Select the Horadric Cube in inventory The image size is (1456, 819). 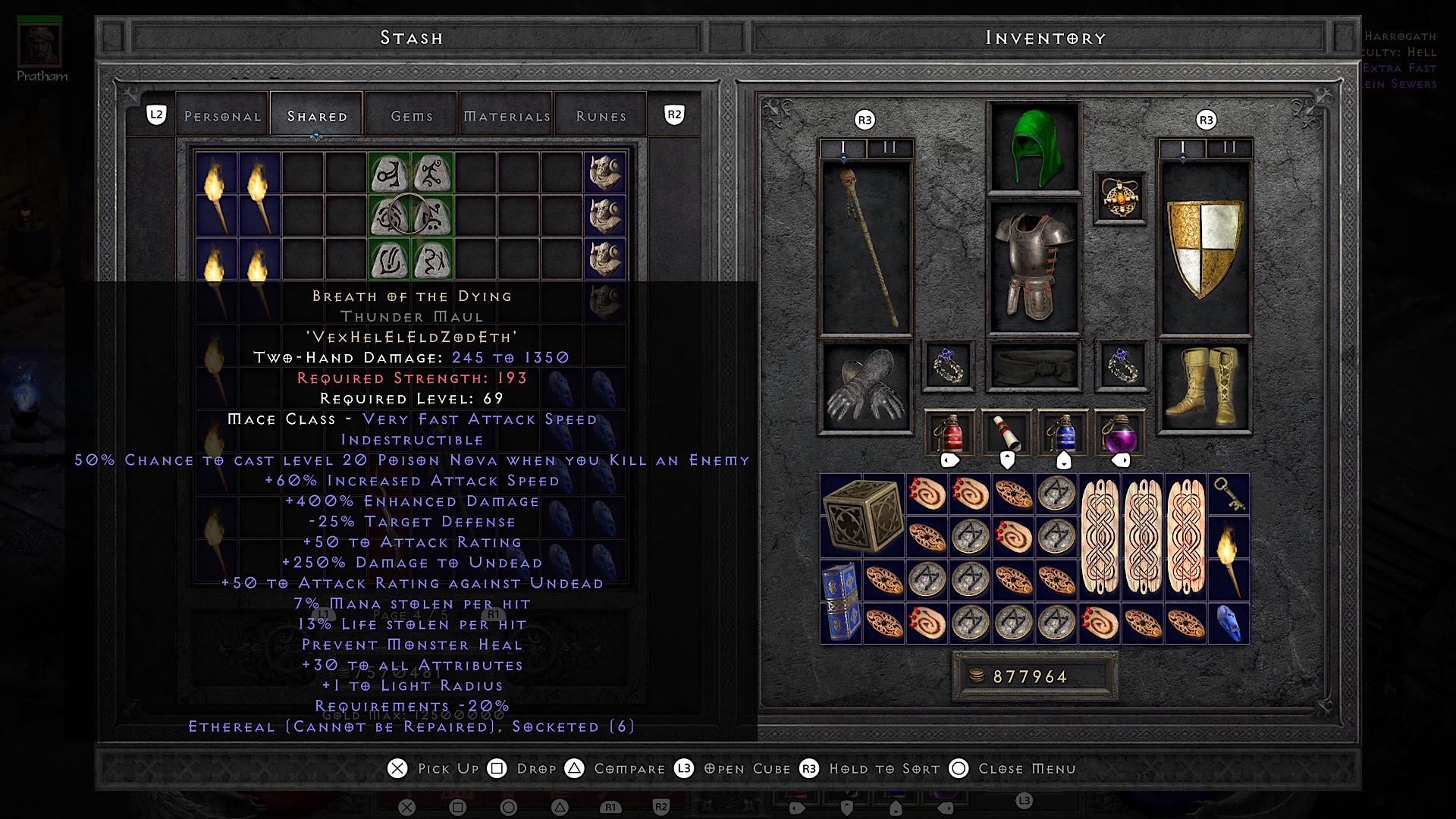pos(861,516)
